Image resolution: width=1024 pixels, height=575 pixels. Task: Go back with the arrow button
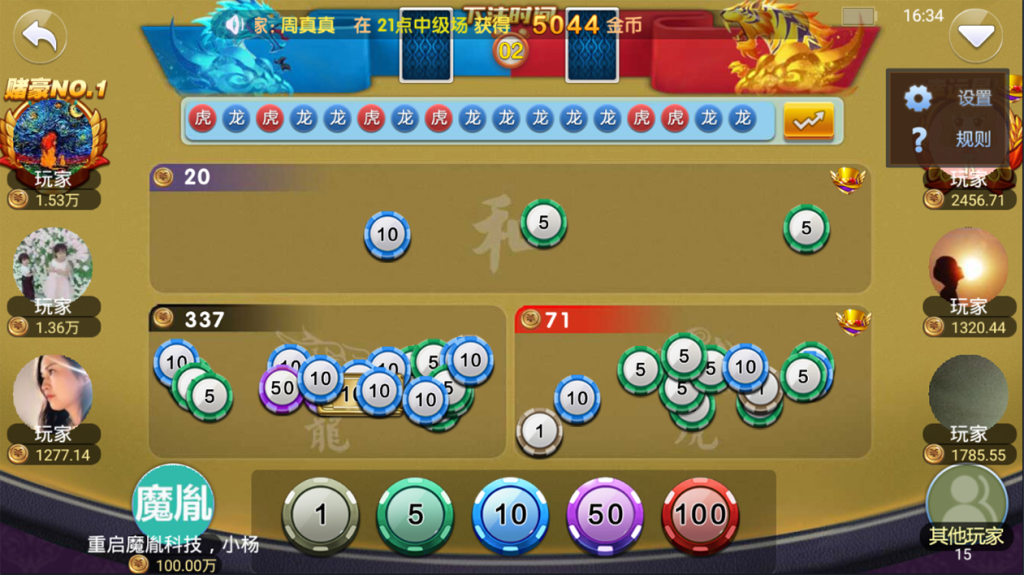tap(40, 37)
